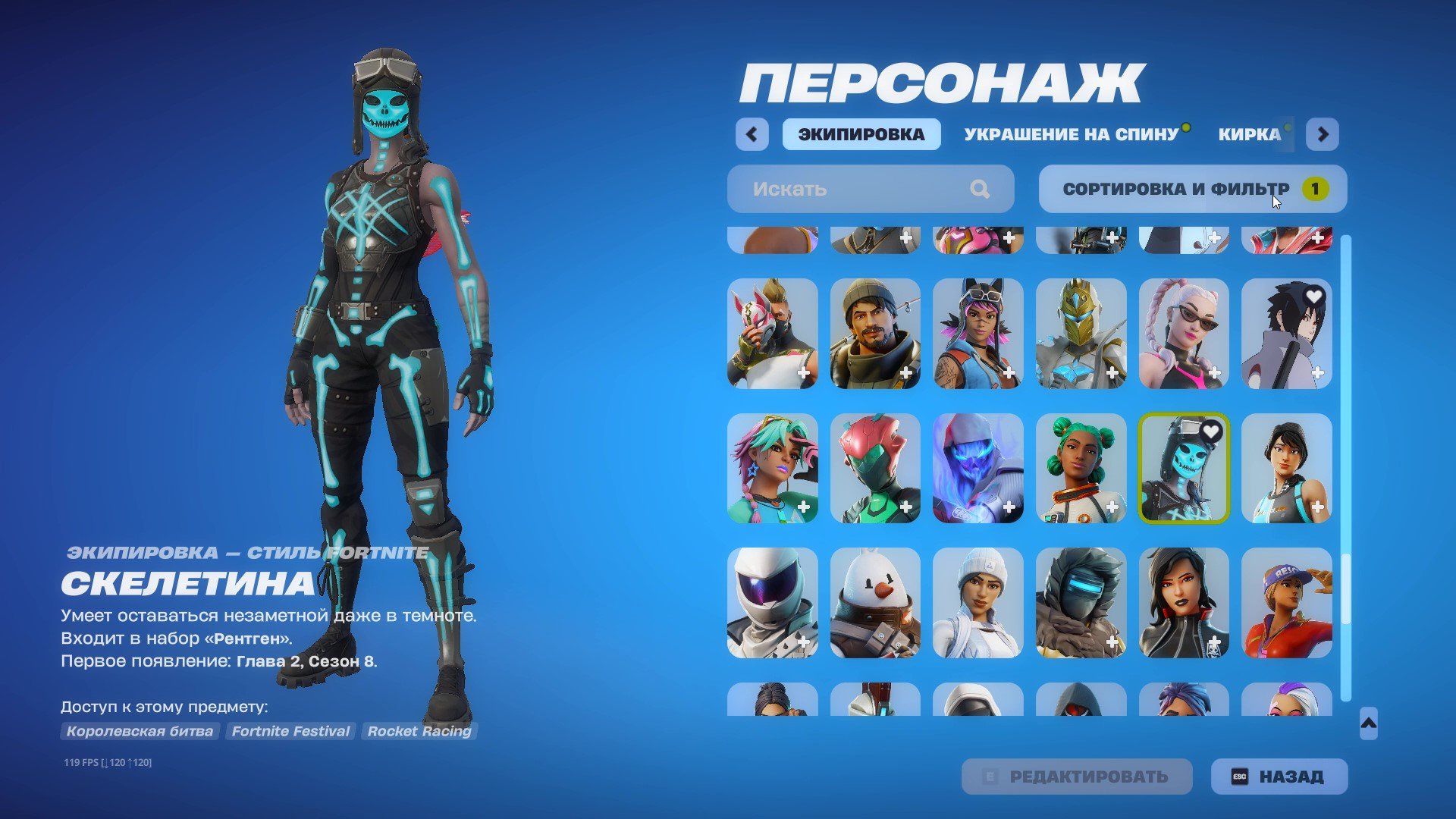Viewport: 1456px width, 819px height.
Task: Click the filter count badge showing 1
Action: point(1314,189)
